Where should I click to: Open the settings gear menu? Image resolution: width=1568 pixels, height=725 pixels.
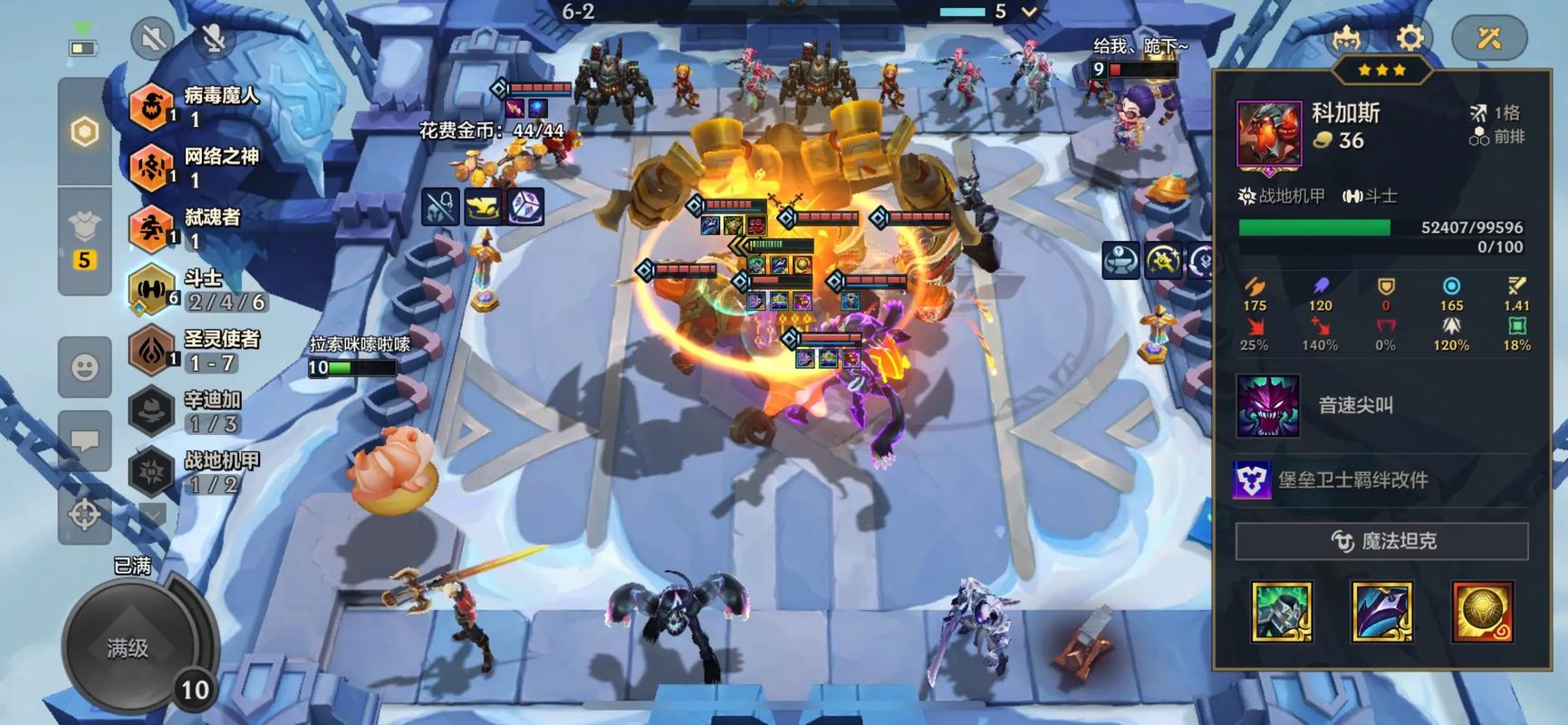click(x=1409, y=38)
